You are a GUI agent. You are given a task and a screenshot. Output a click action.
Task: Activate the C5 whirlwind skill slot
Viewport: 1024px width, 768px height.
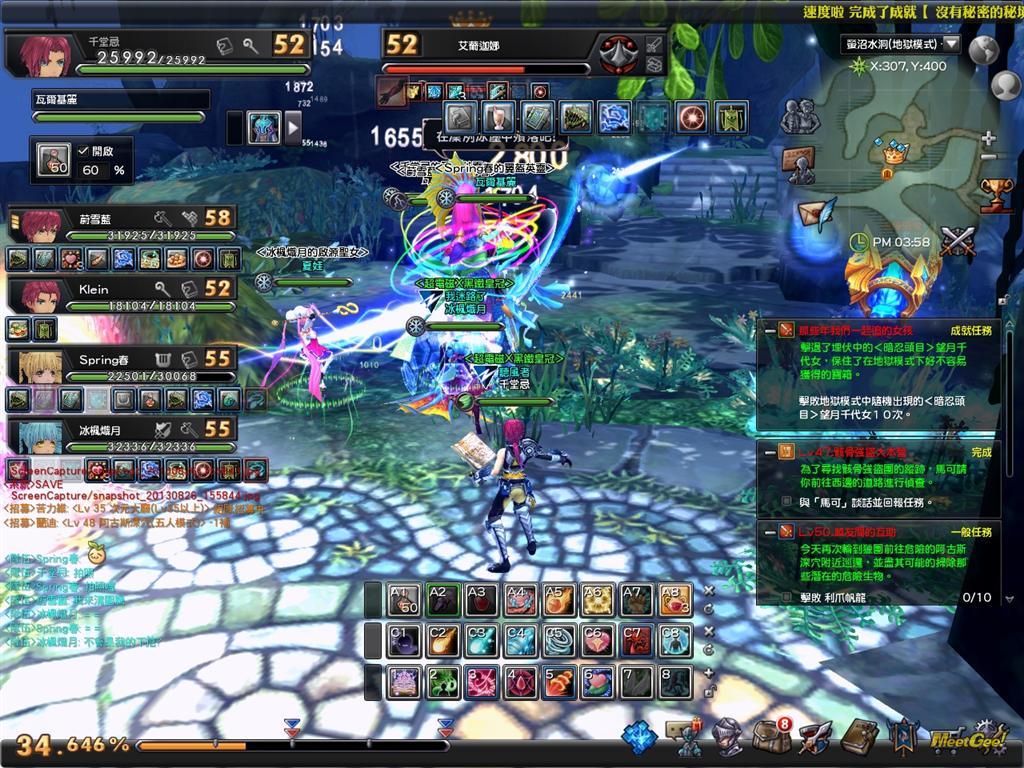pyautogui.click(x=558, y=641)
